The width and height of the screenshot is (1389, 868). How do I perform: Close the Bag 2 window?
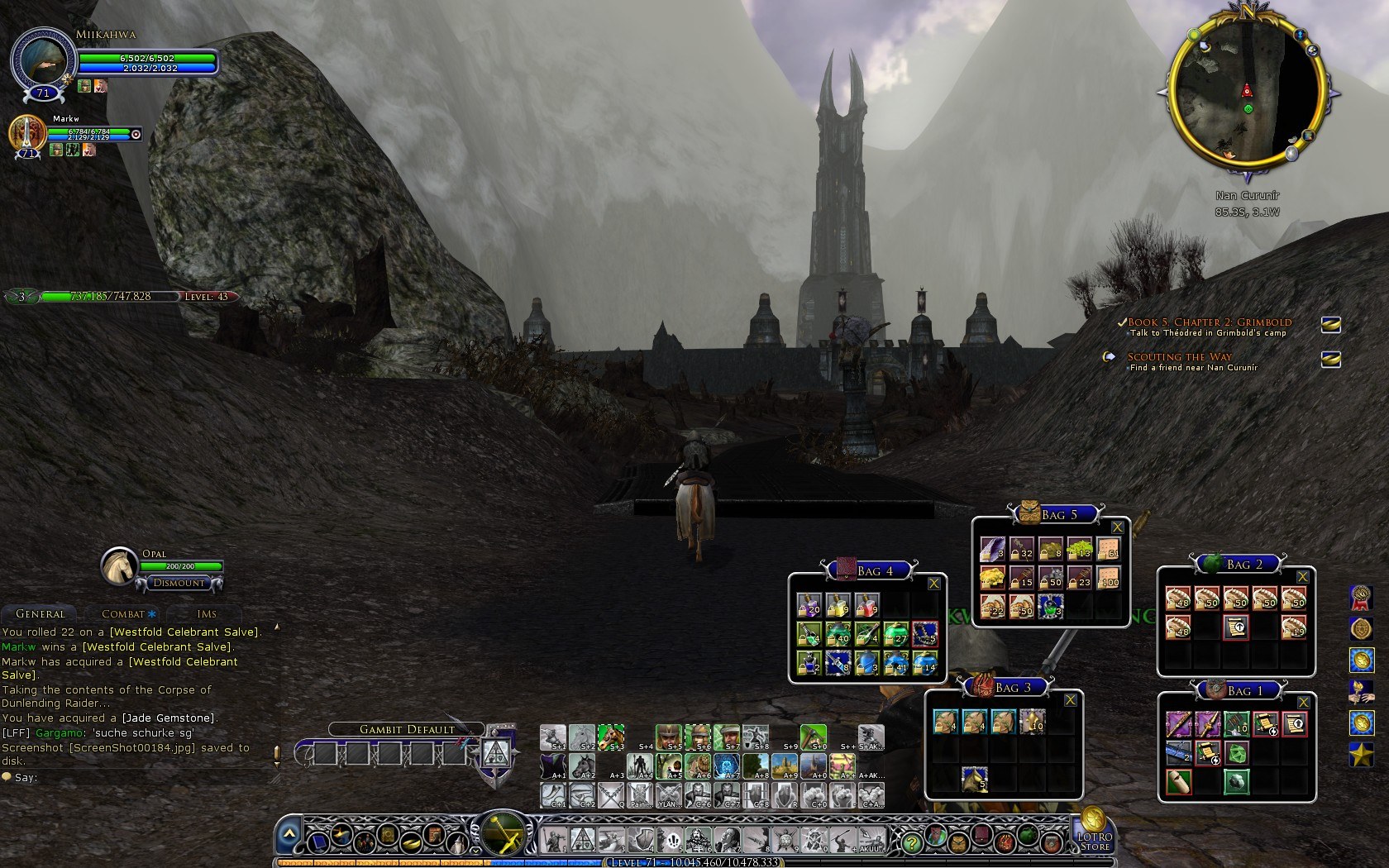pos(1302,576)
